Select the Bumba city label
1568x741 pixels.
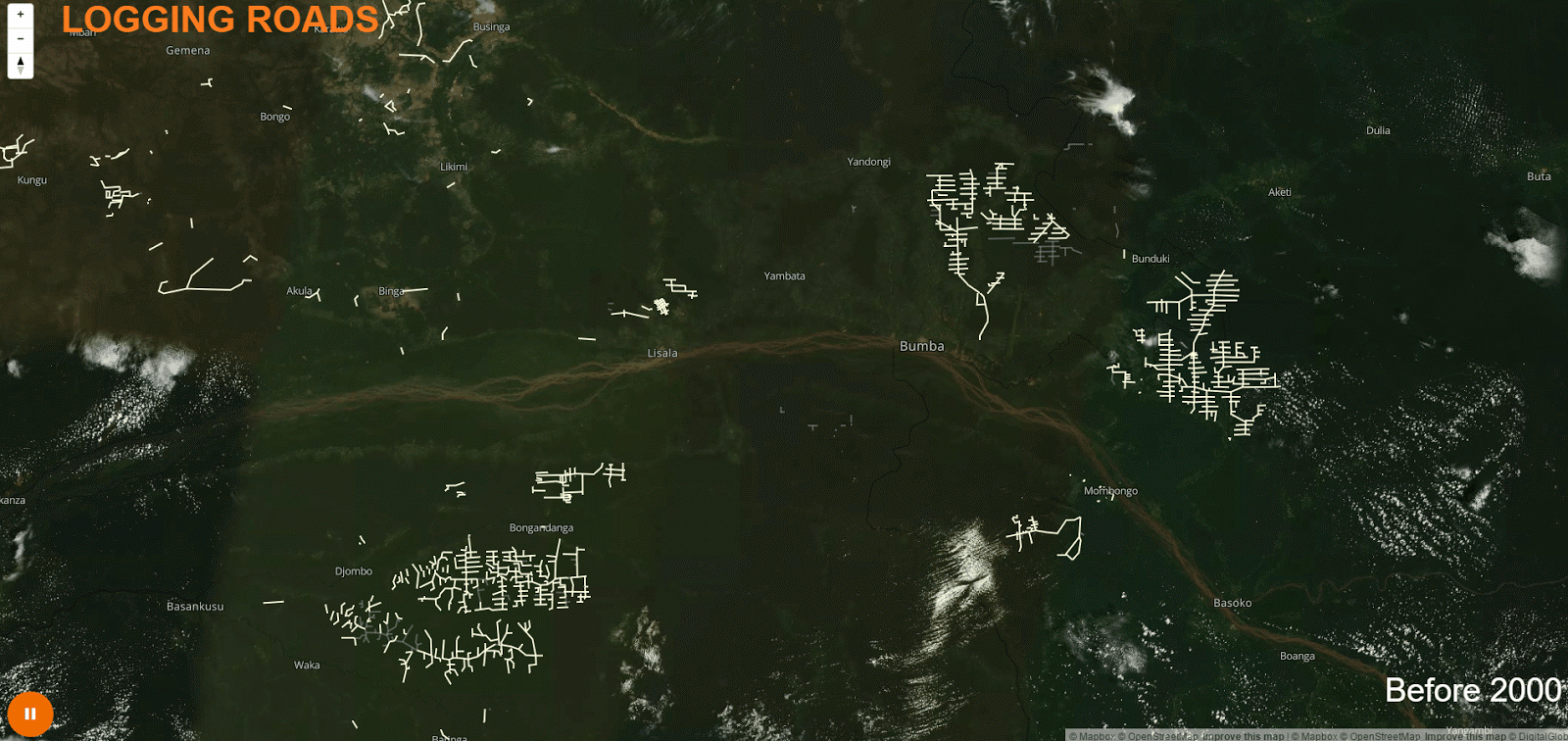click(x=921, y=345)
